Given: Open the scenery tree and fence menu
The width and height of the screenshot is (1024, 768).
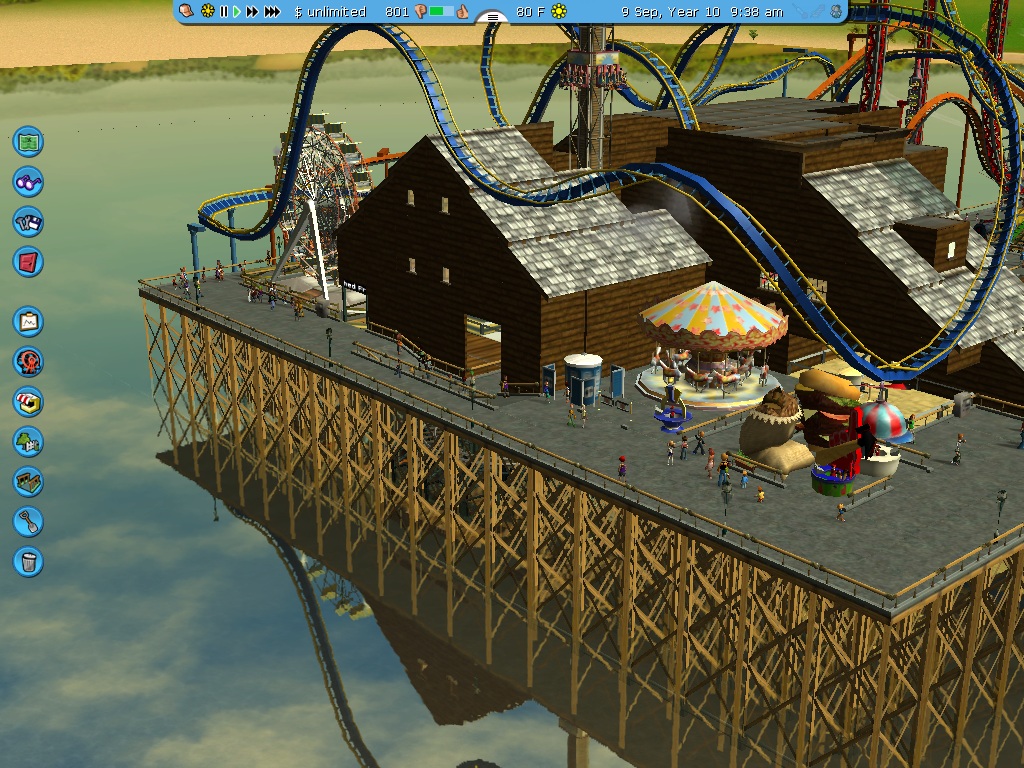Looking at the screenshot, I should 29,441.
